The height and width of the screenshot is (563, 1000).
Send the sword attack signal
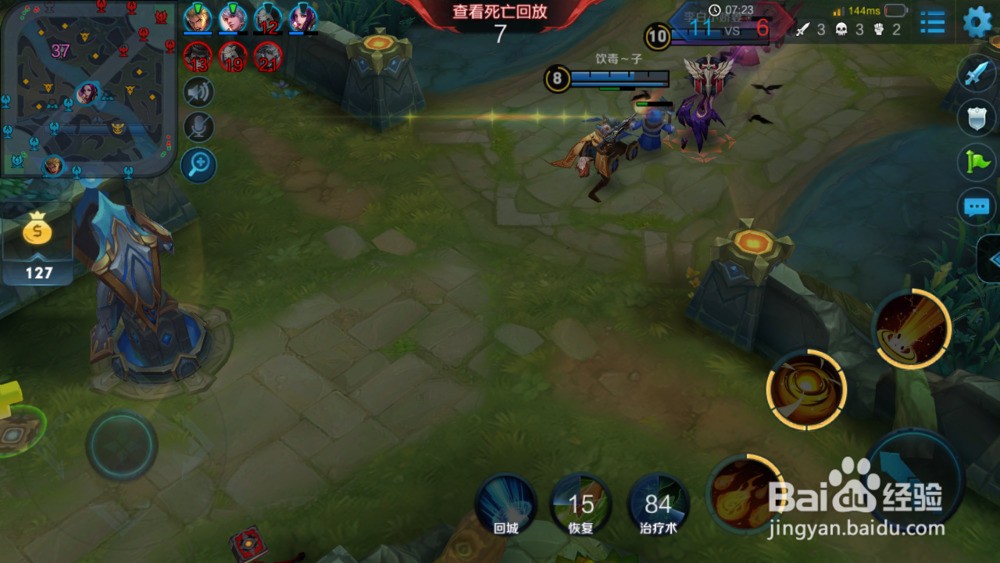click(976, 73)
